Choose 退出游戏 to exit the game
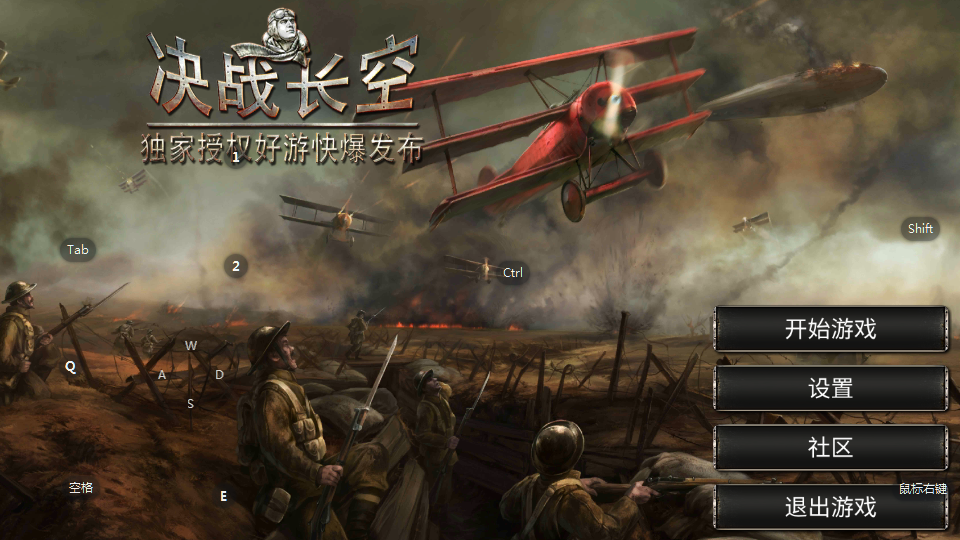Image resolution: width=960 pixels, height=540 pixels. tap(830, 507)
